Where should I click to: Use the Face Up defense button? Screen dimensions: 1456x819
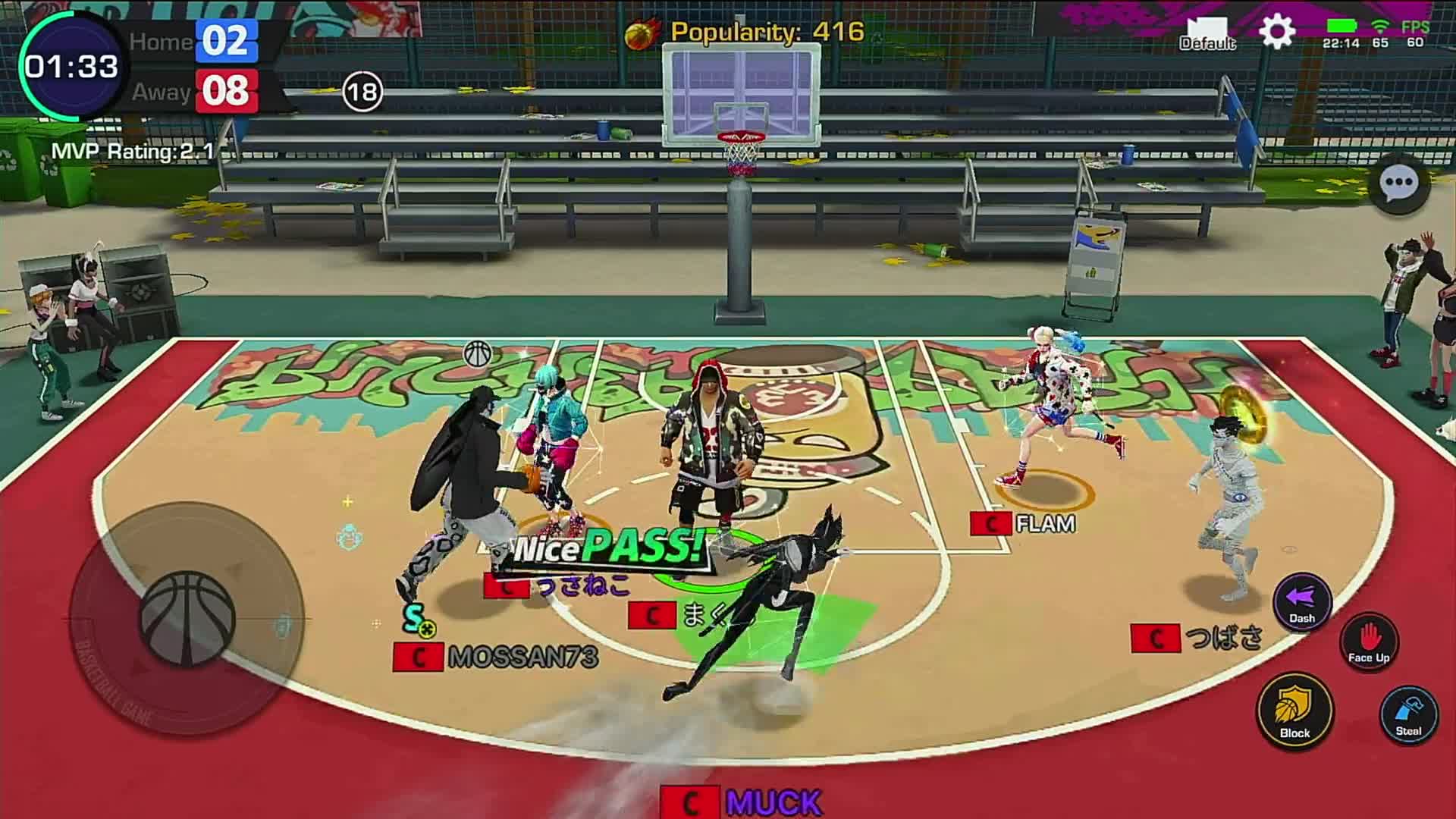pos(1369,642)
